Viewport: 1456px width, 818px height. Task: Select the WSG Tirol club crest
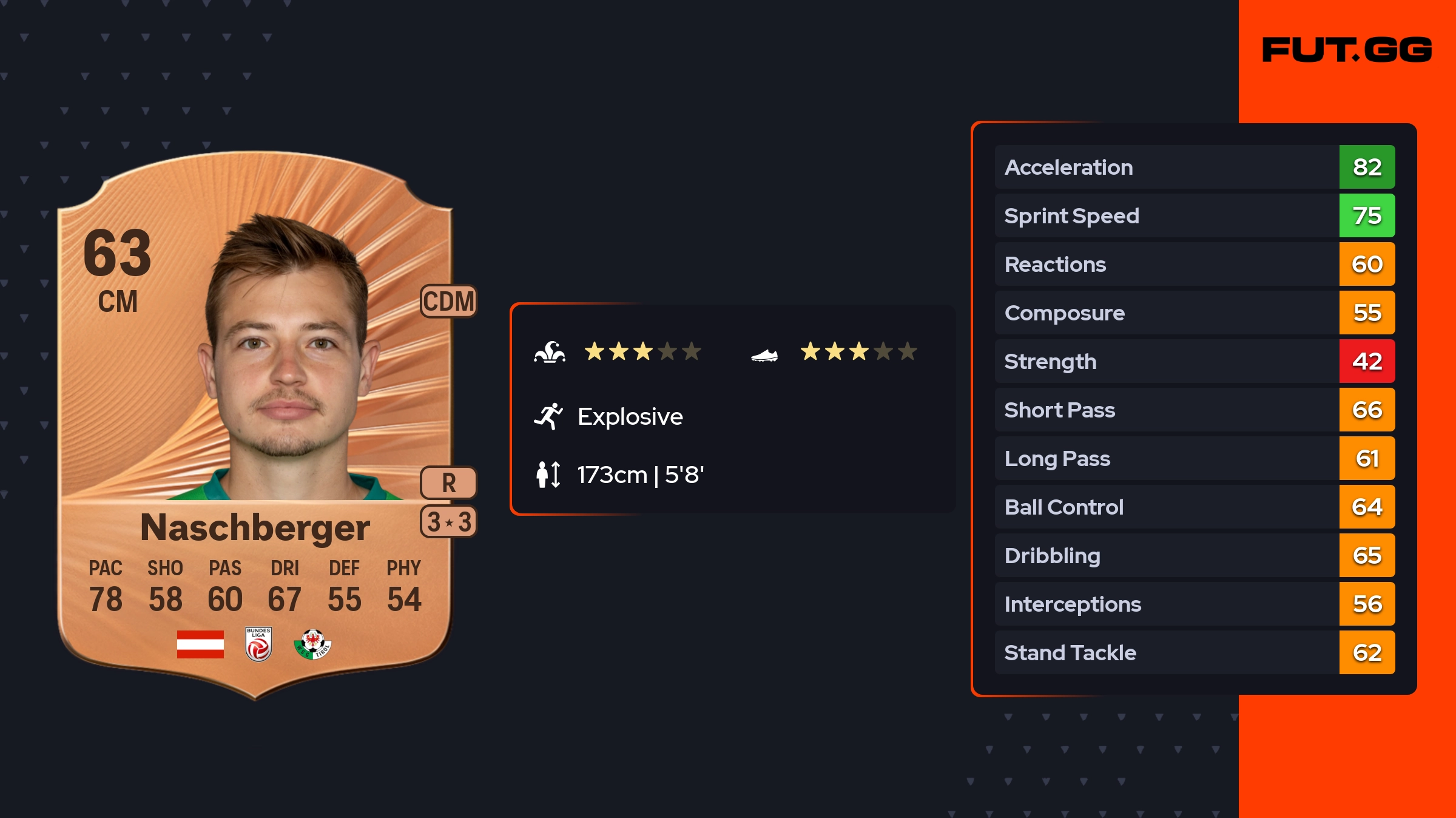(312, 644)
